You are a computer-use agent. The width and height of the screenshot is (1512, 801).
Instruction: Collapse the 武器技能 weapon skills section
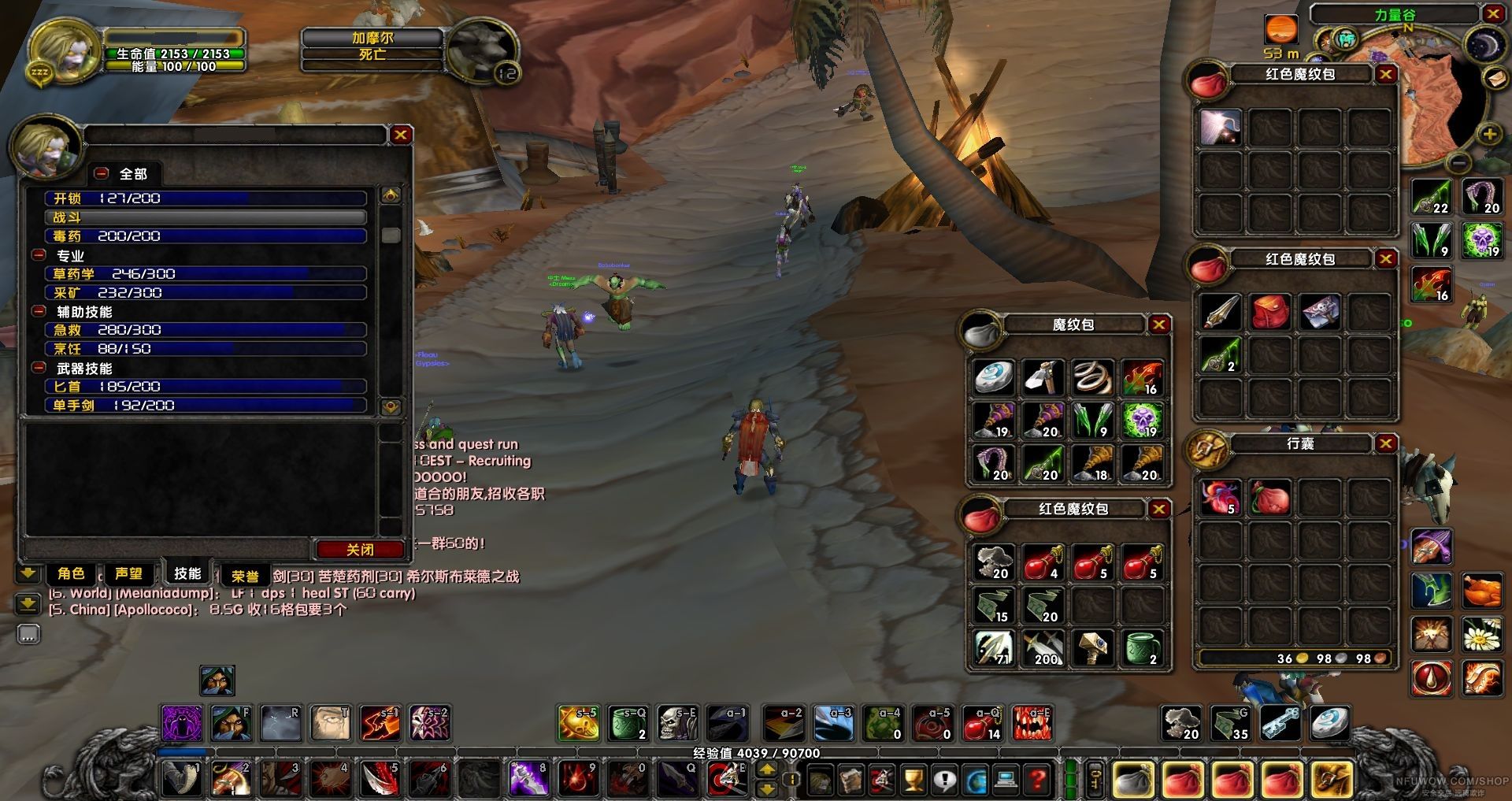pos(39,368)
